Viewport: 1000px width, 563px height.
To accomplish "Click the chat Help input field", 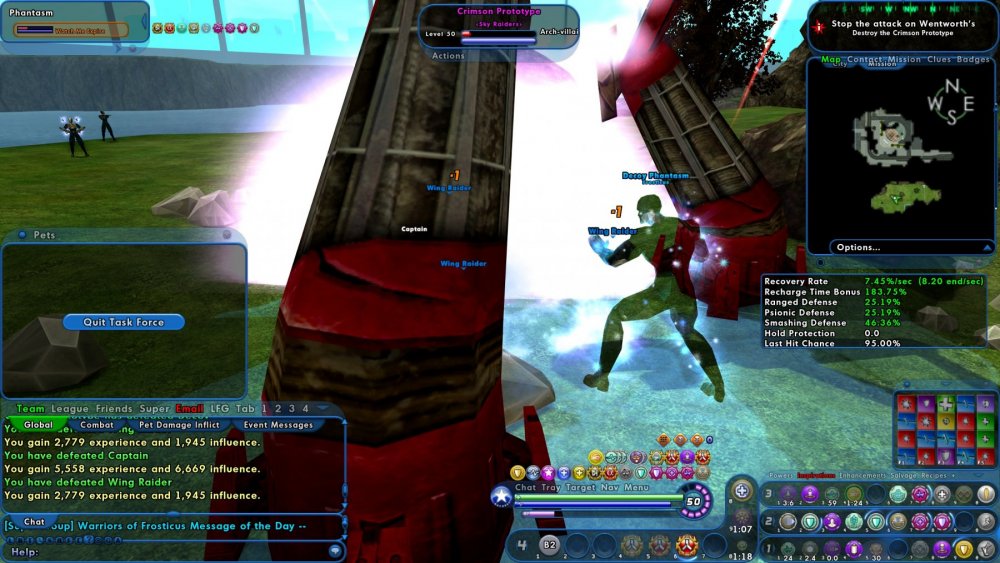I will pyautogui.click(x=170, y=552).
